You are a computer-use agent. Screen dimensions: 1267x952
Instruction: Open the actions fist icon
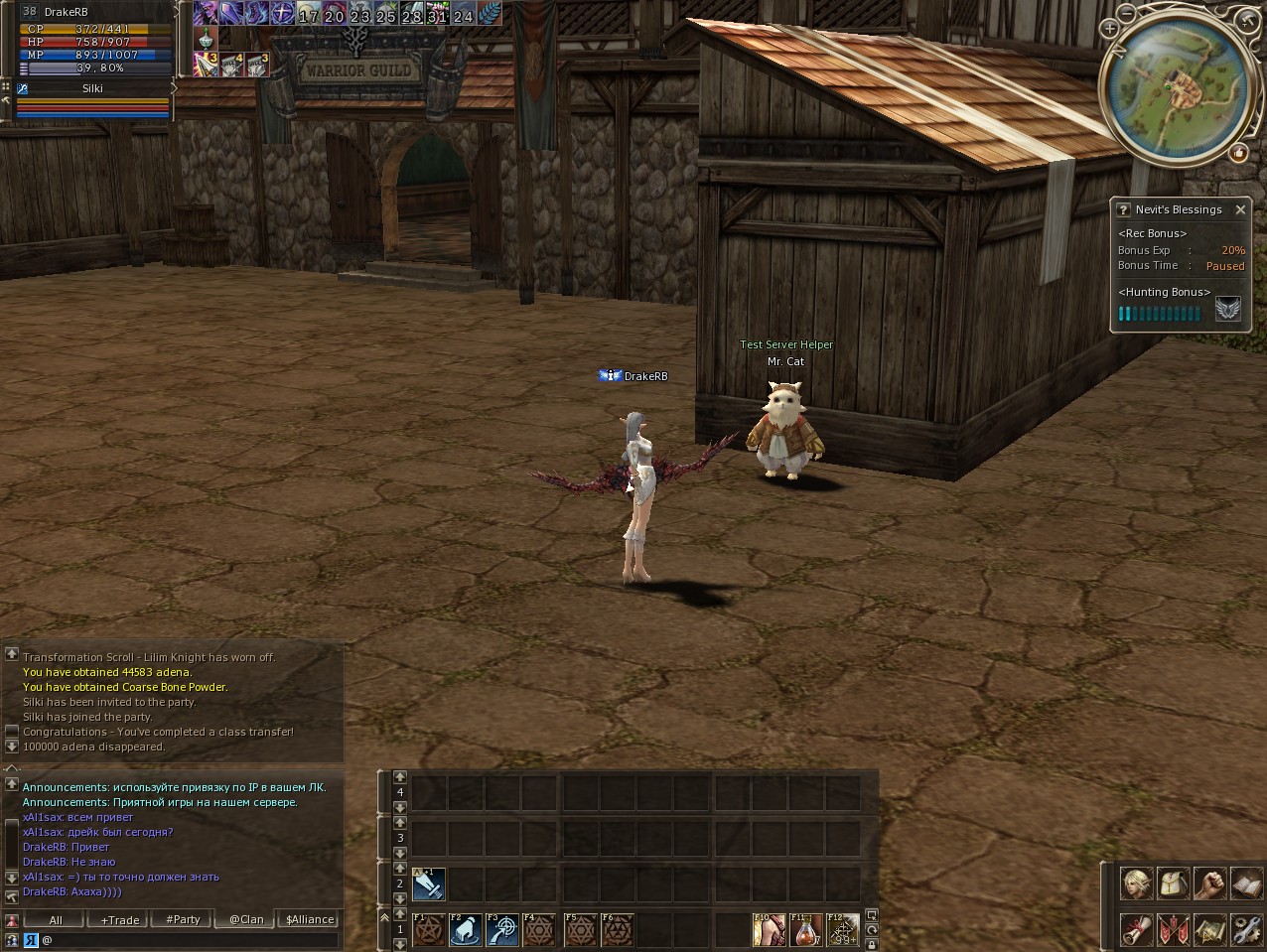(1209, 884)
